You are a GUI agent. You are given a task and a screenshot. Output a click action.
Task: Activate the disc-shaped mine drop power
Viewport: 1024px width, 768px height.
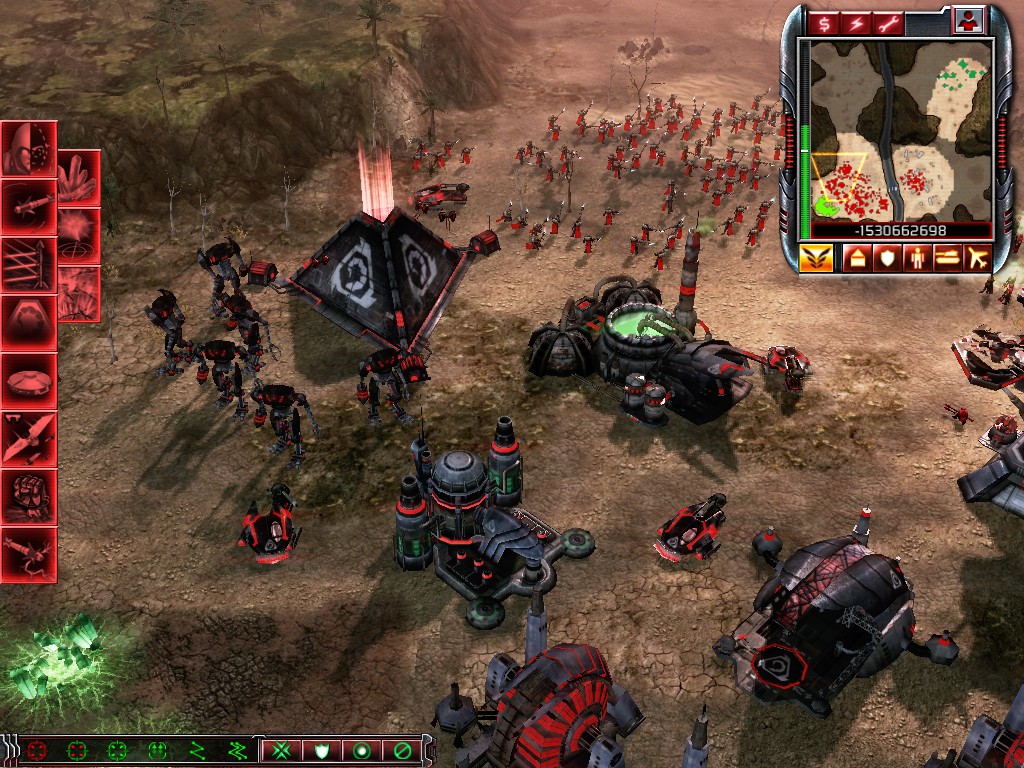(x=27, y=381)
